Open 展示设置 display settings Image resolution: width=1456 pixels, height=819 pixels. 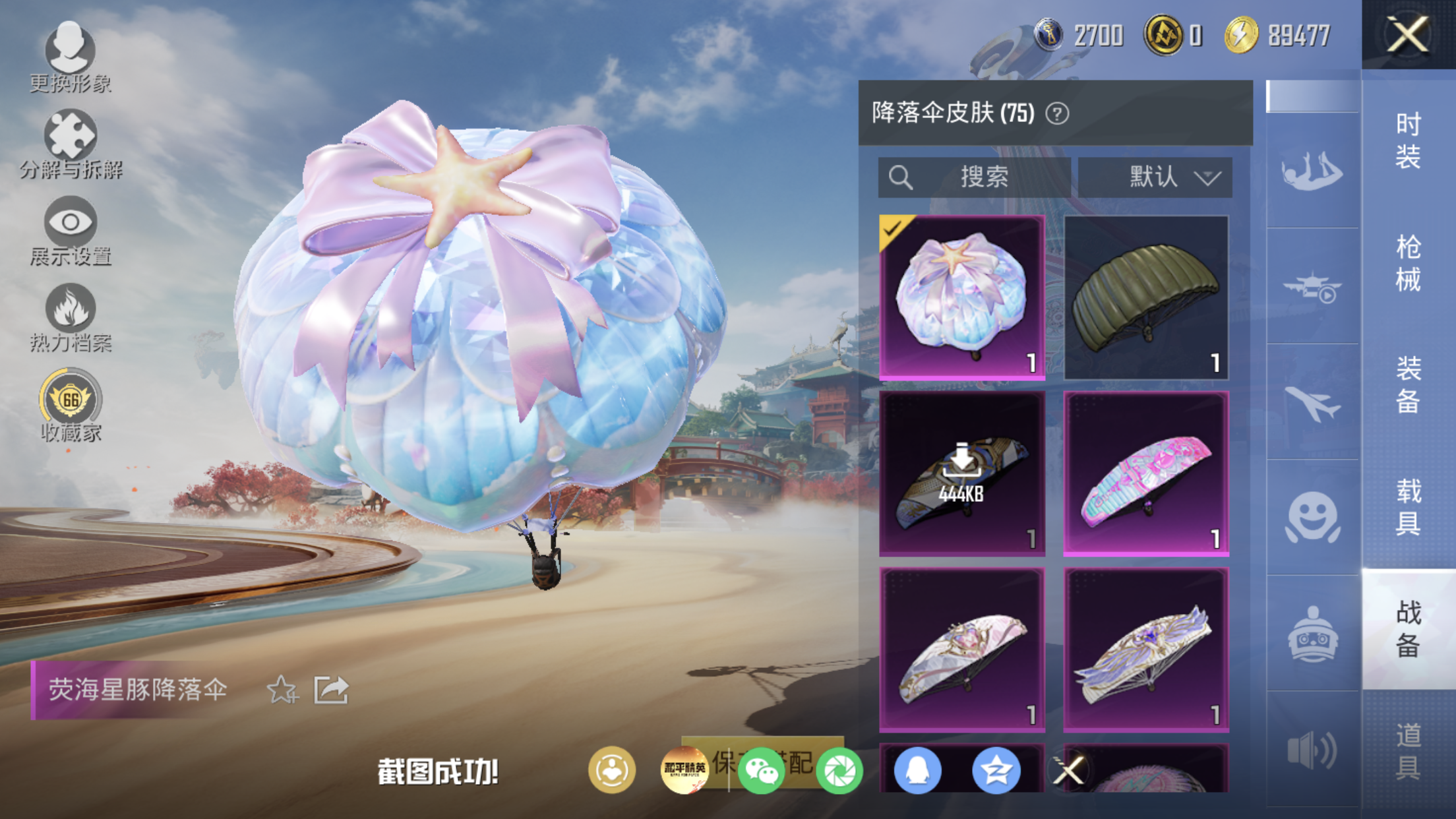[x=71, y=230]
